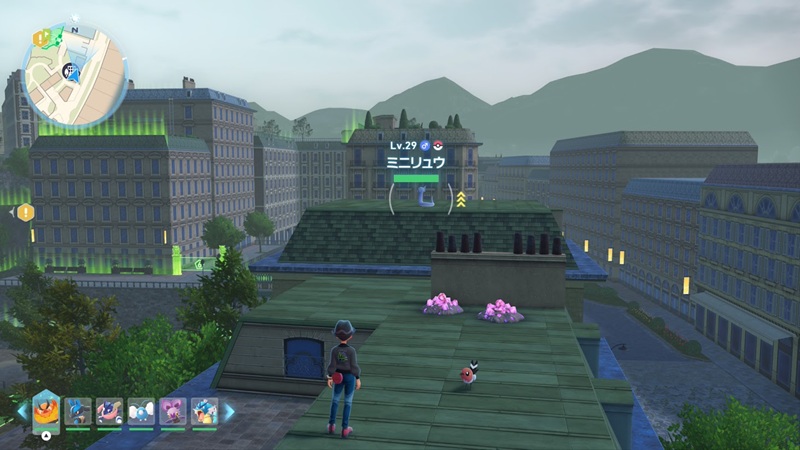Click the party bar's left arrow
Viewport: 800px width, 450px height.
pyautogui.click(x=22, y=411)
